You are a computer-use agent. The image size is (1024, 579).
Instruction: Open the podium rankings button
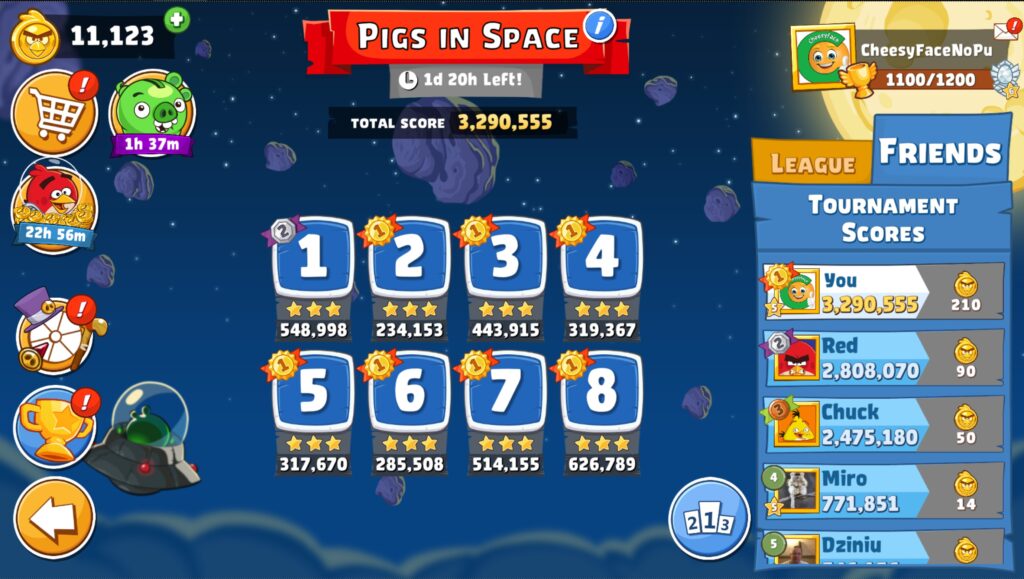tap(709, 518)
